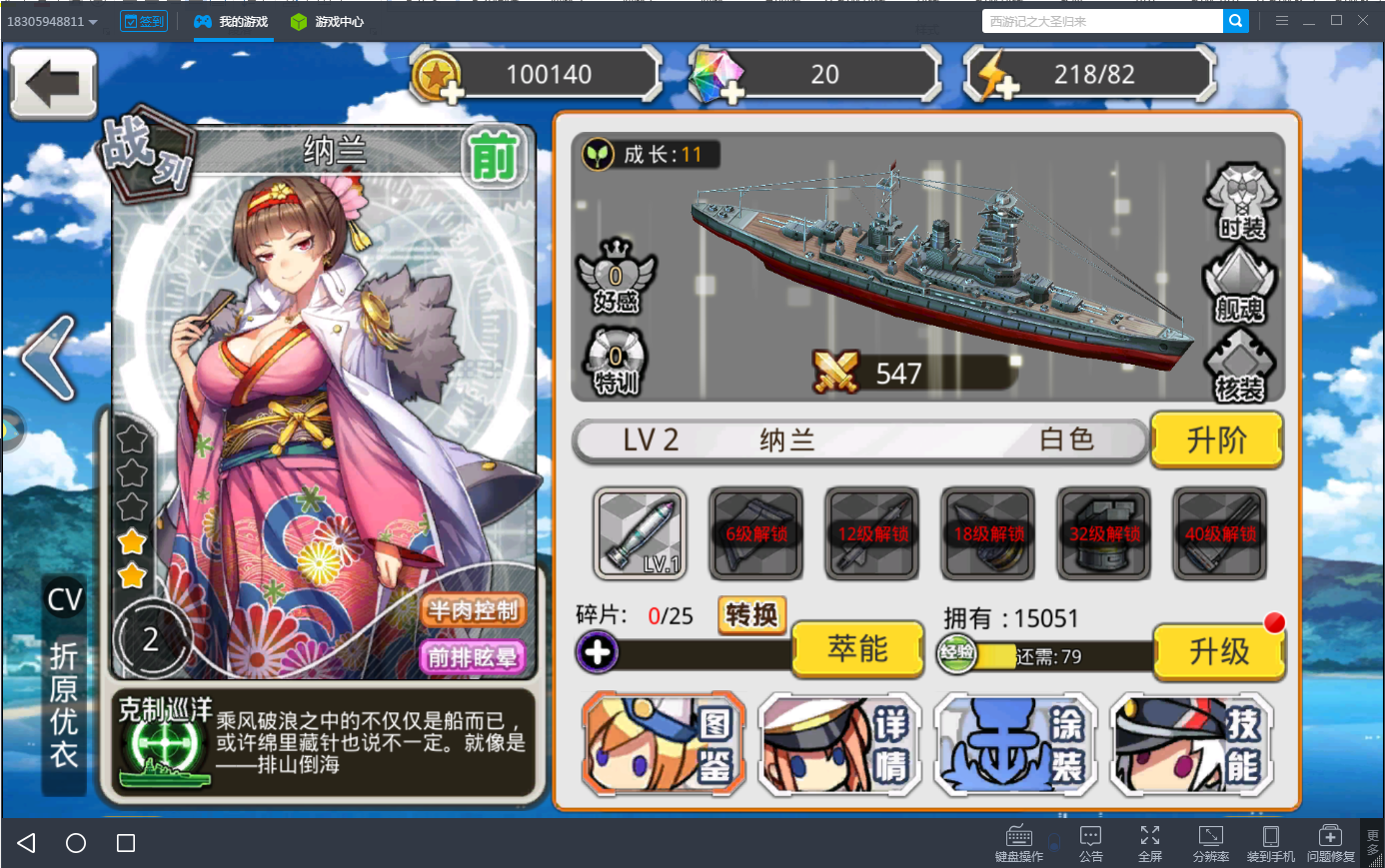The height and width of the screenshot is (868, 1385).
Task: Open the 涂装 paint skin menu
Action: (x=1015, y=744)
